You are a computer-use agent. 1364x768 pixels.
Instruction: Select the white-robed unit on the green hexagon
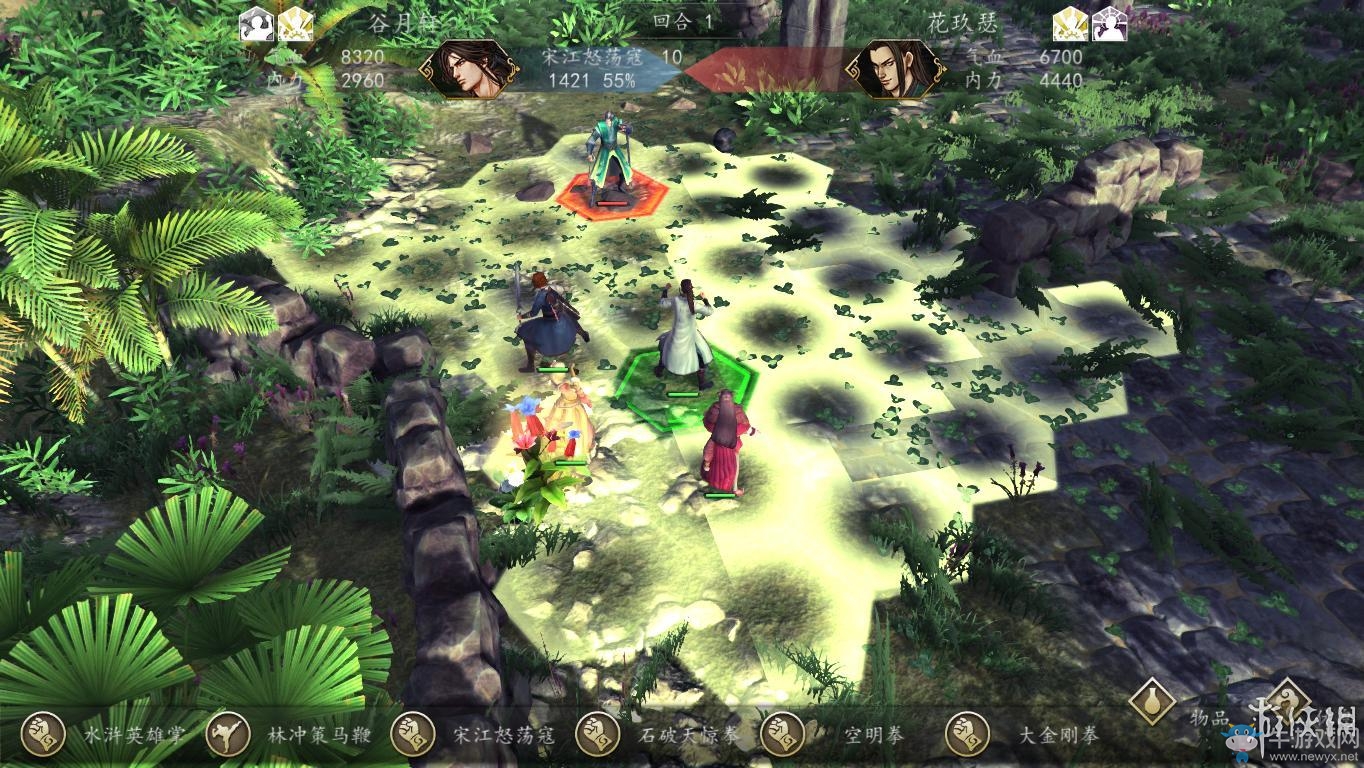tap(686, 335)
